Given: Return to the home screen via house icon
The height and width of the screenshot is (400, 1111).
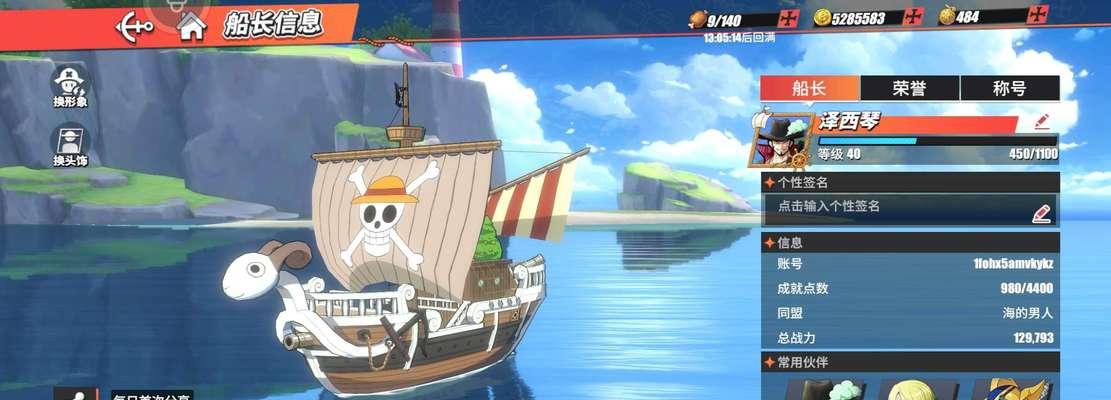Looking at the screenshot, I should coord(190,26).
